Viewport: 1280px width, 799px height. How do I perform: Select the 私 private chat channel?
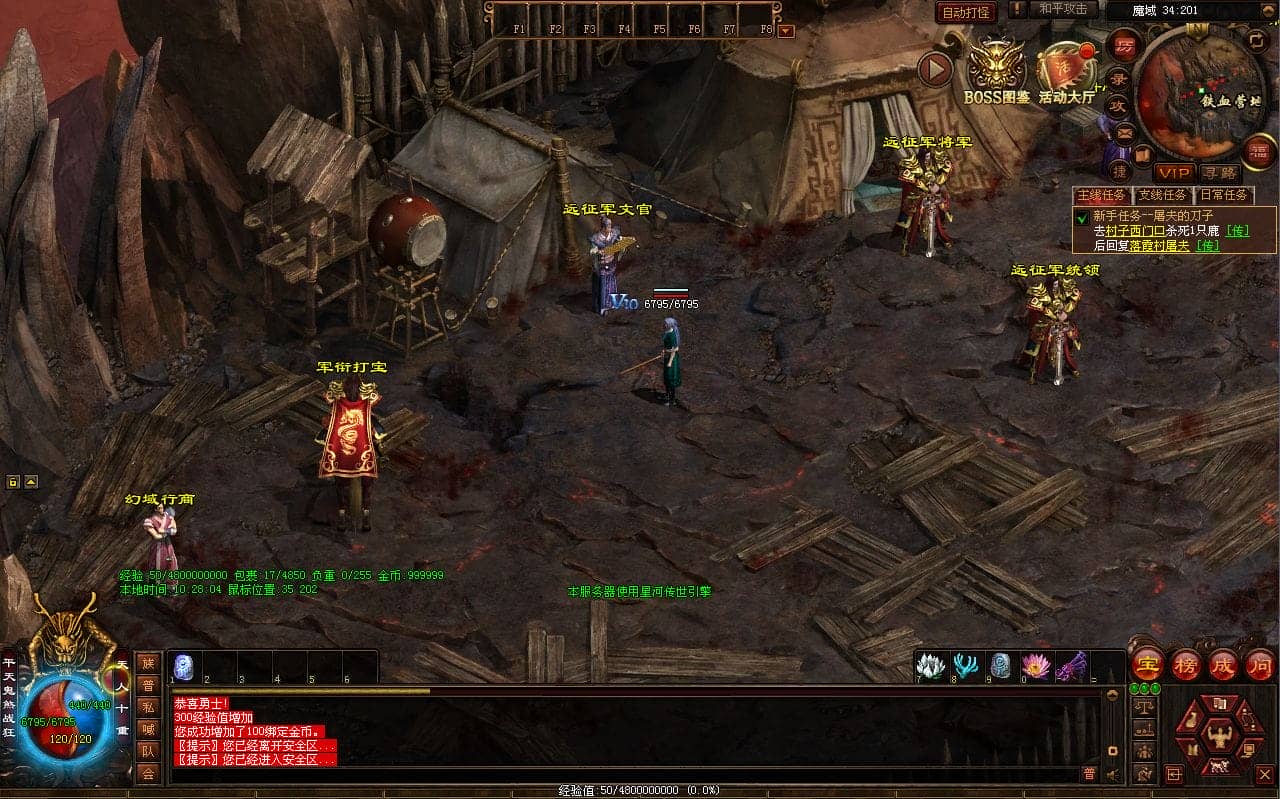point(148,707)
